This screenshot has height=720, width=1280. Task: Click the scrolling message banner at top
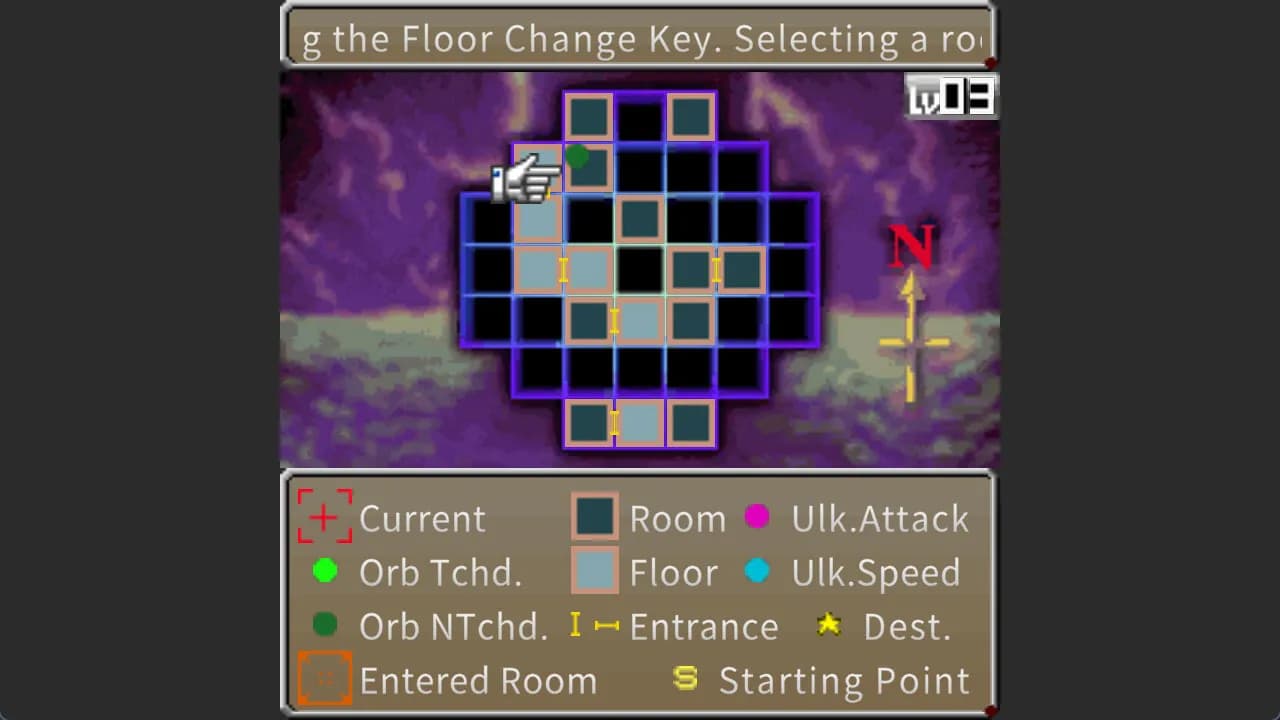coord(638,38)
